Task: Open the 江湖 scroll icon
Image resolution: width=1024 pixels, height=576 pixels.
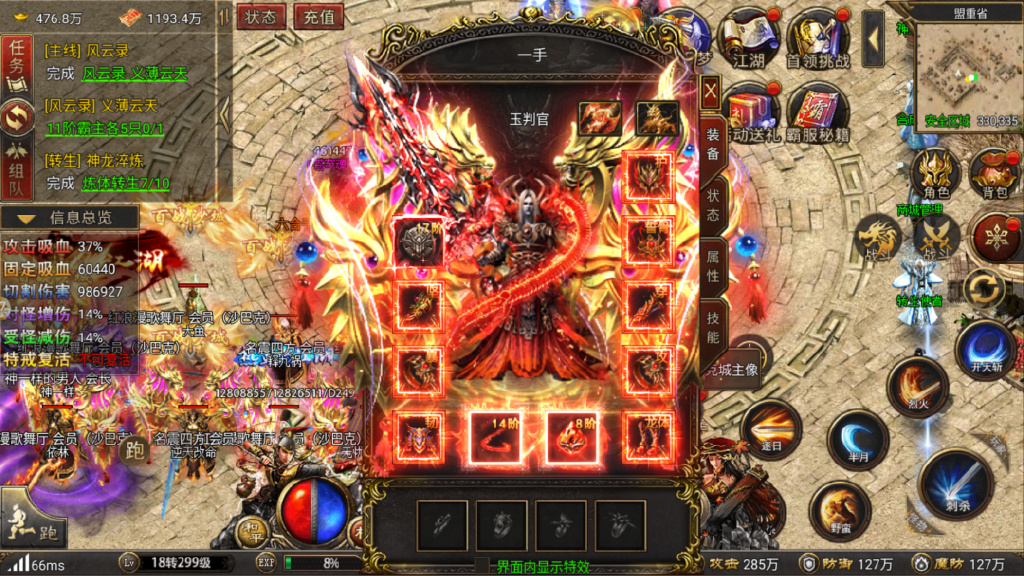Action: pyautogui.click(x=749, y=38)
